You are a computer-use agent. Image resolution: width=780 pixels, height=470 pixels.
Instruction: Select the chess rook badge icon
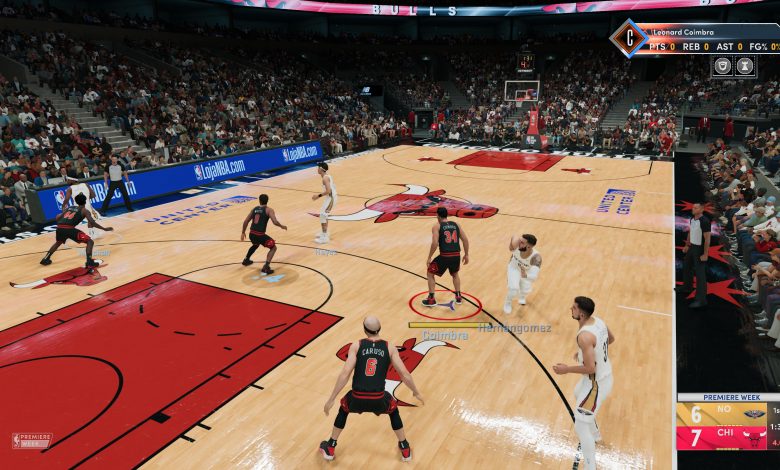click(745, 66)
